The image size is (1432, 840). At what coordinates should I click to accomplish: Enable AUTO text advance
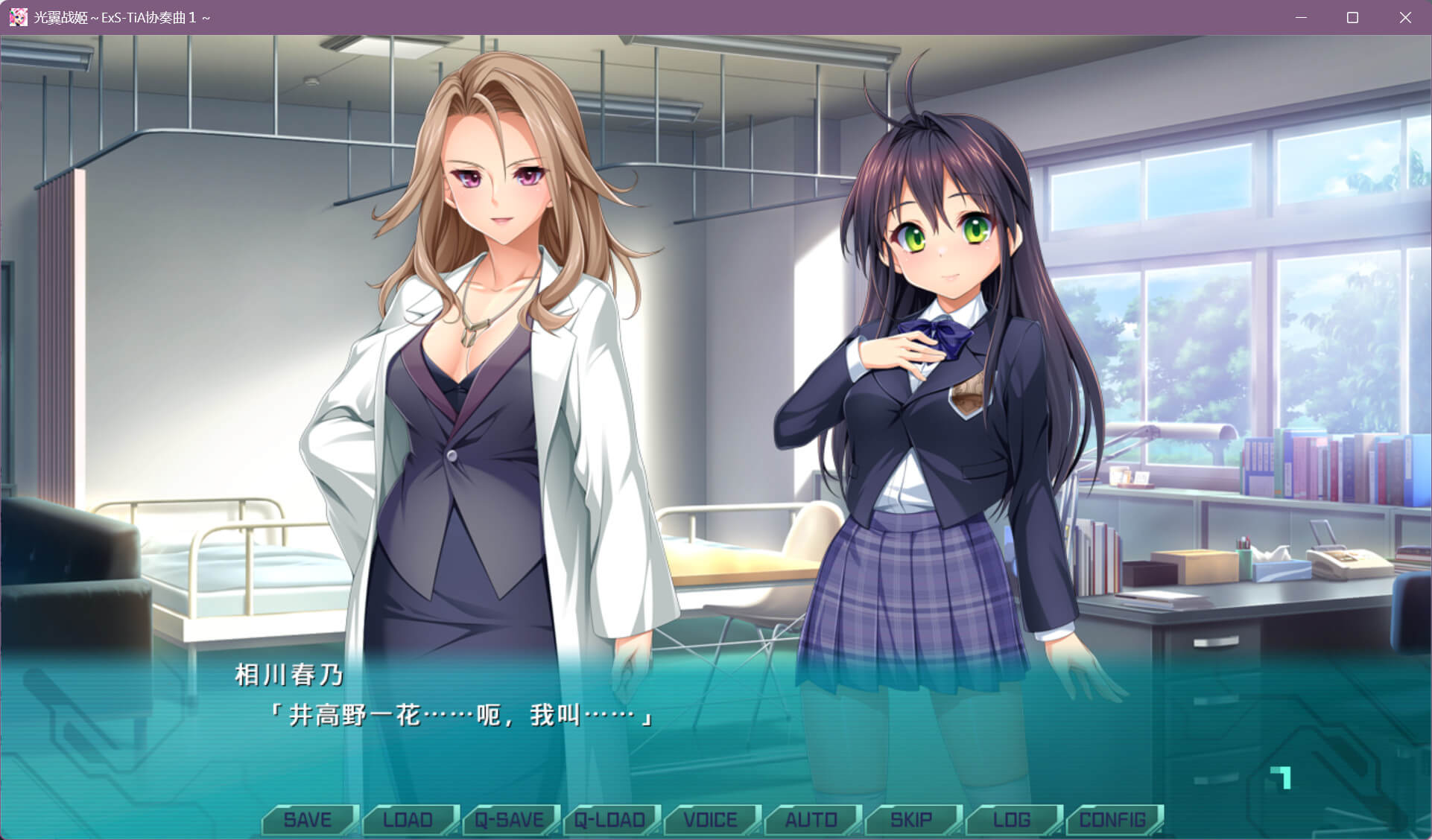[x=811, y=820]
